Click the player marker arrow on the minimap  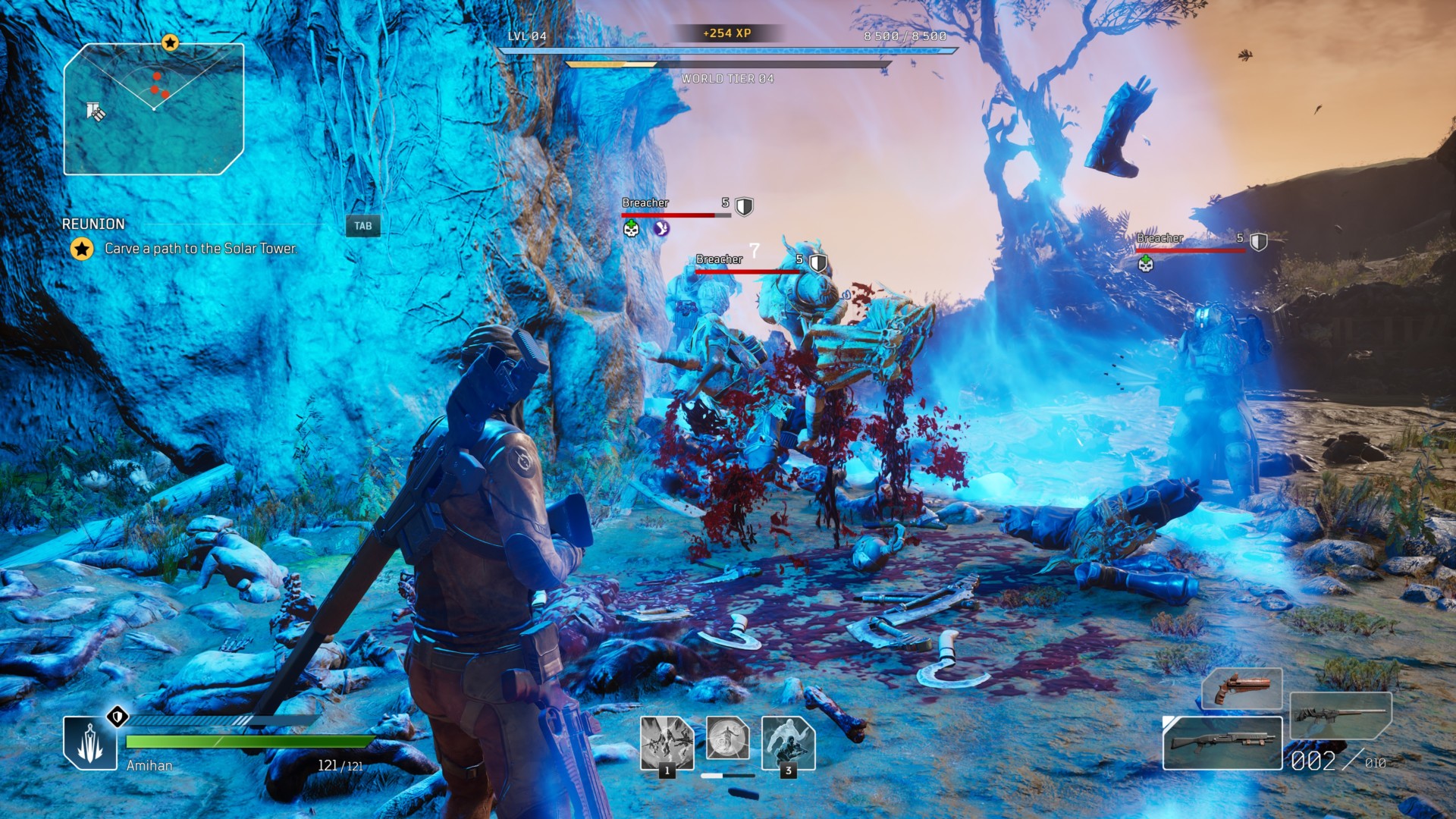click(x=155, y=109)
